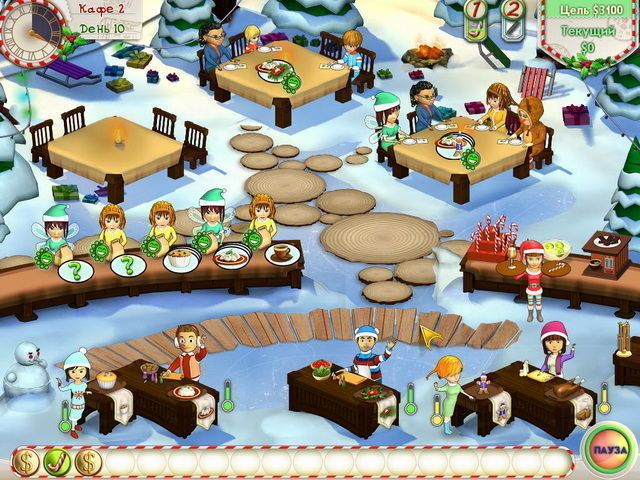
Task: Select the muffin order bubble at the counter
Action: [x=182, y=261]
